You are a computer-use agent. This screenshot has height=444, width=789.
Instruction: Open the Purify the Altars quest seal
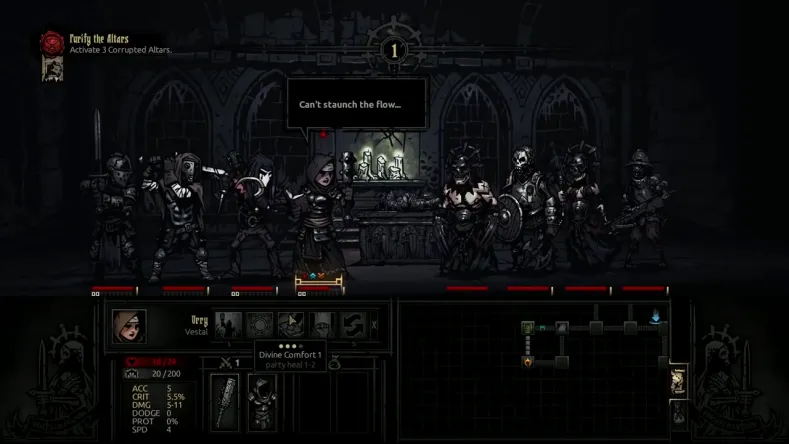(x=51, y=43)
